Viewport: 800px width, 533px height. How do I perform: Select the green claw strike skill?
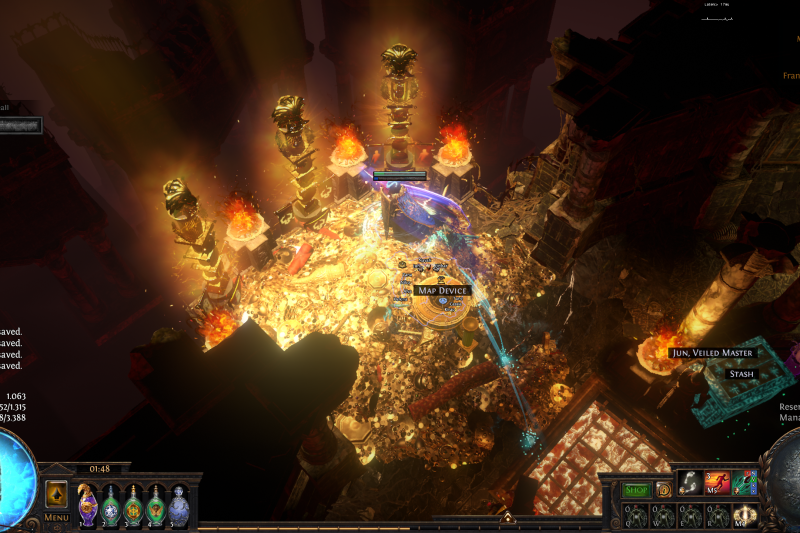742,483
